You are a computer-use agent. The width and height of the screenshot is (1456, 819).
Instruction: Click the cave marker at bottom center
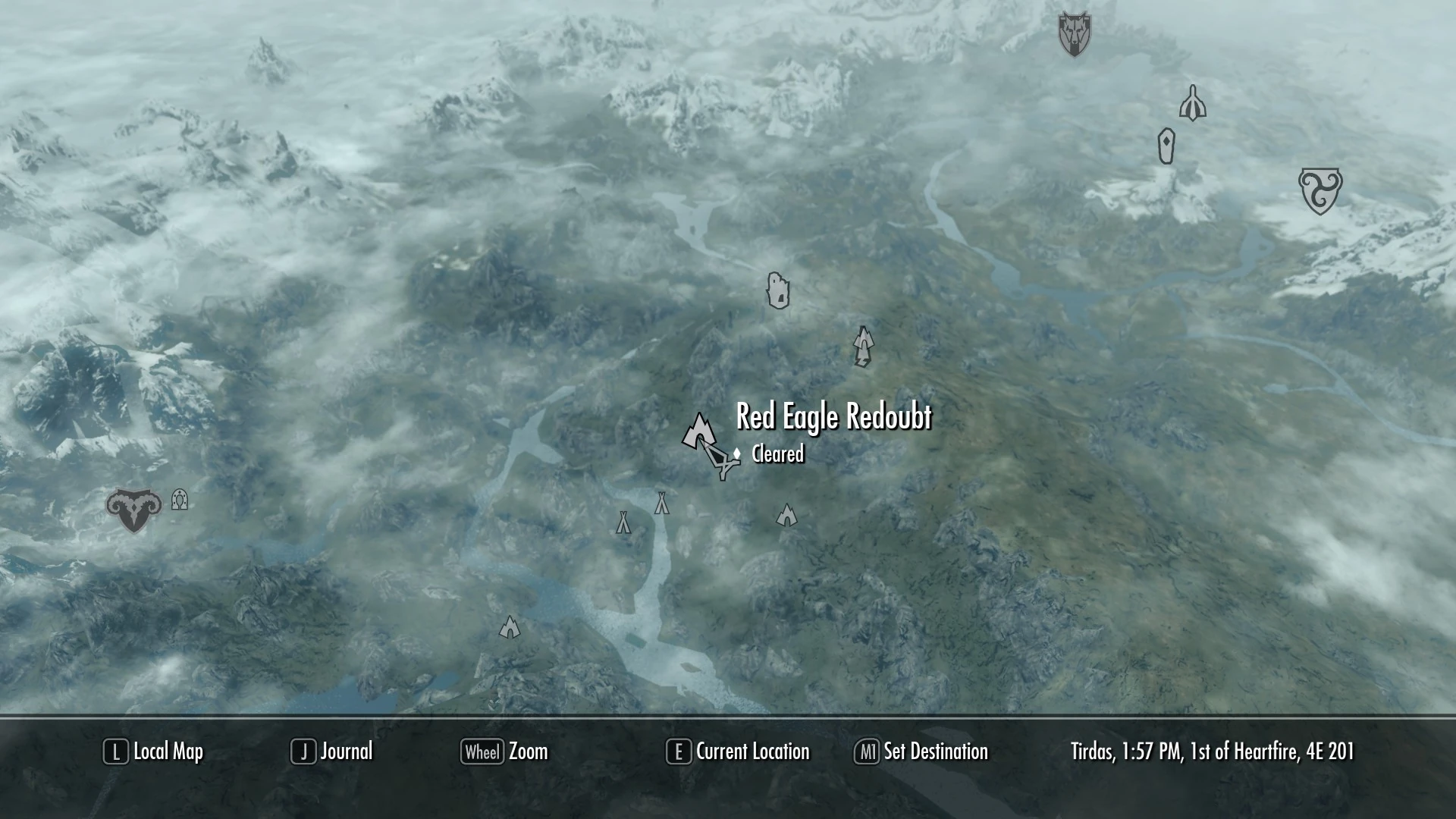510,628
